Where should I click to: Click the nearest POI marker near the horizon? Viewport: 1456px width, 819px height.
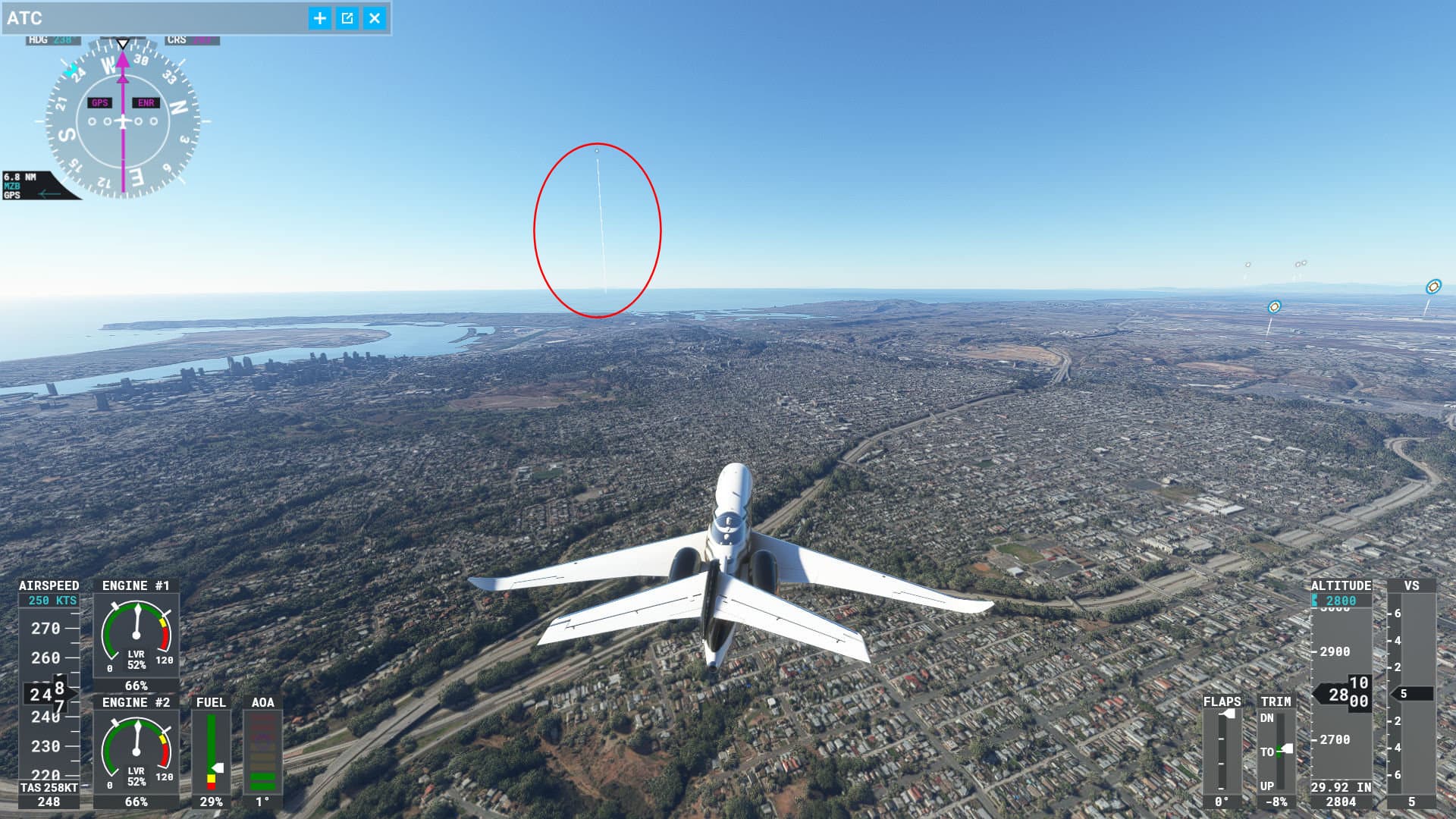tap(1275, 308)
